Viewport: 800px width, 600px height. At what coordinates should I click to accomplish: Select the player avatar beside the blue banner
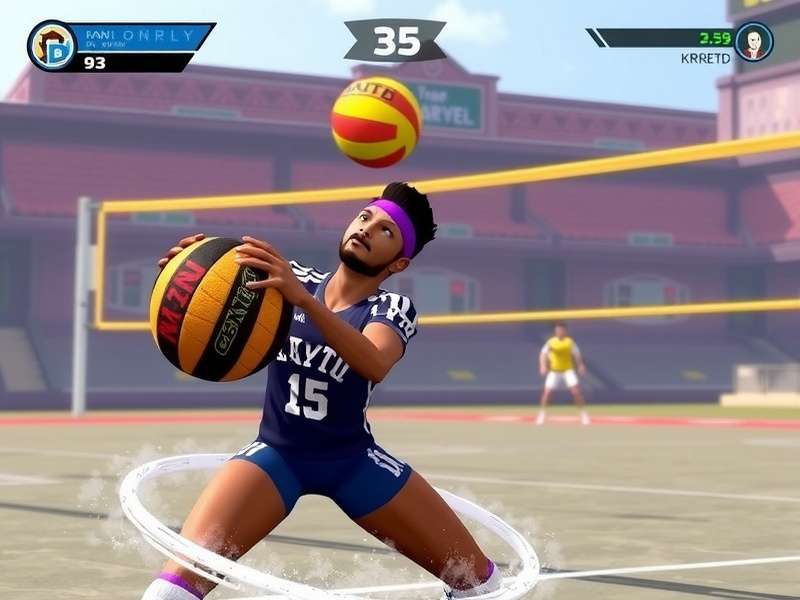pyautogui.click(x=52, y=46)
